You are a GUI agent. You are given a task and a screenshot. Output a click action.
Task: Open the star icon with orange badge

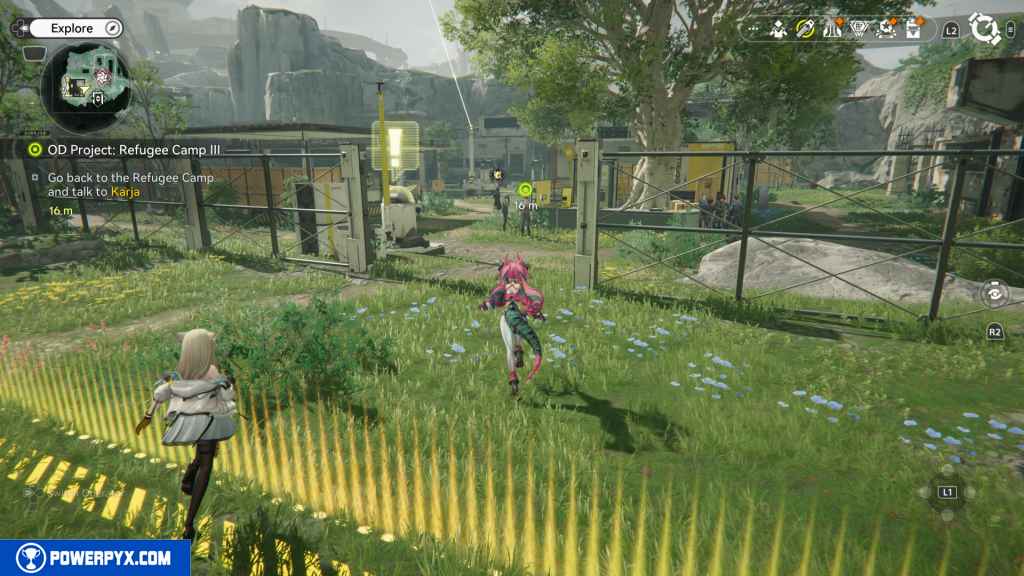pos(885,29)
